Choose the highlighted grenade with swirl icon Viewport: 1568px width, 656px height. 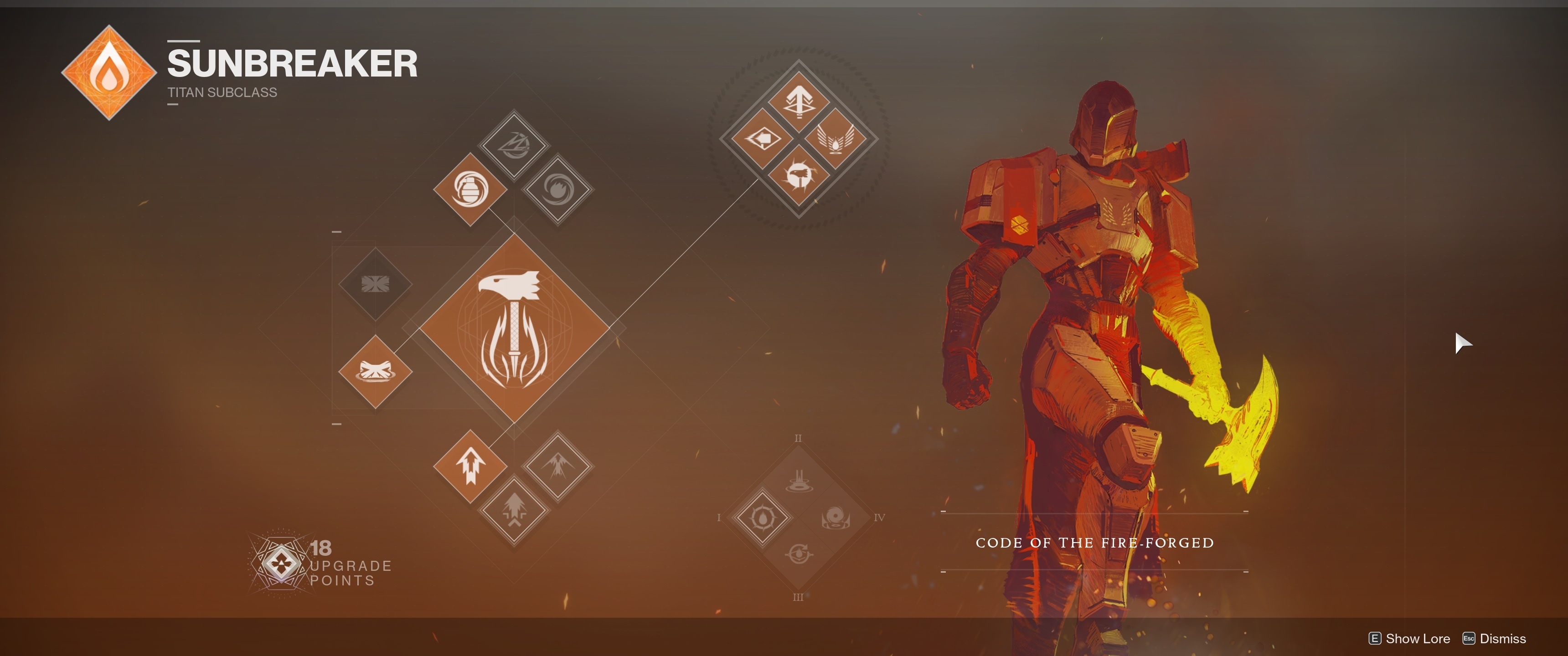[470, 189]
